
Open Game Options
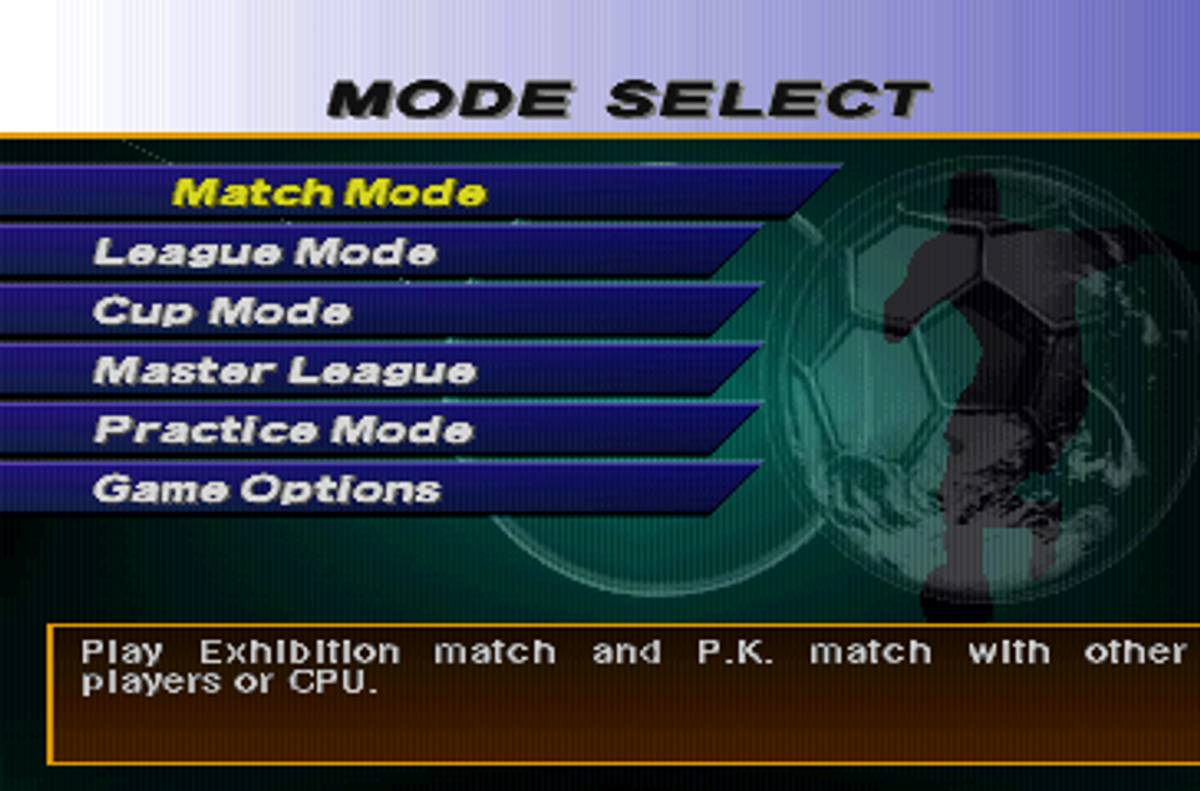pyautogui.click(x=266, y=490)
